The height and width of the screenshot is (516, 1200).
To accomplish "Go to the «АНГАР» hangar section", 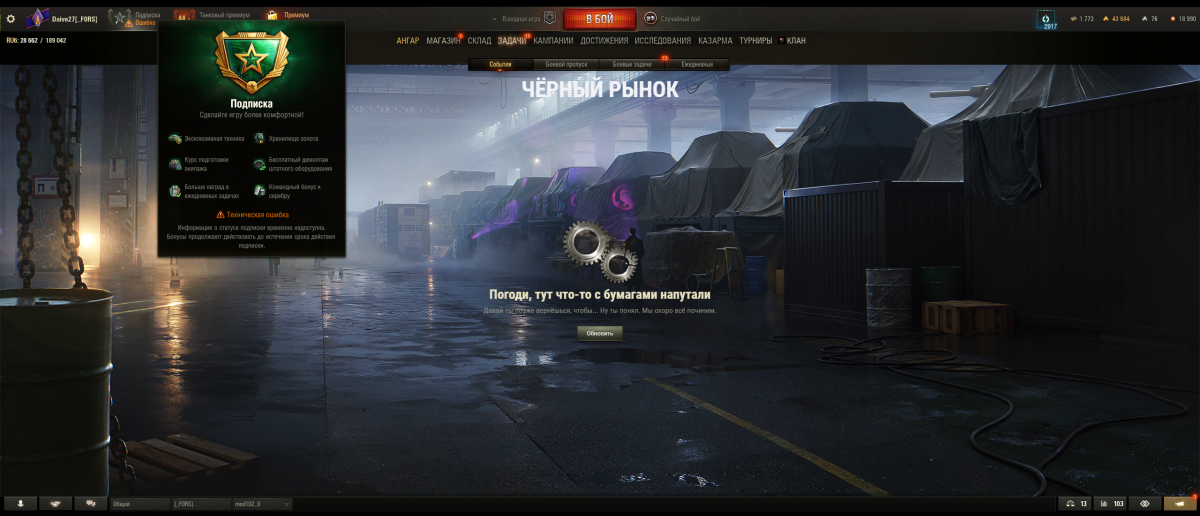I will 408,41.
